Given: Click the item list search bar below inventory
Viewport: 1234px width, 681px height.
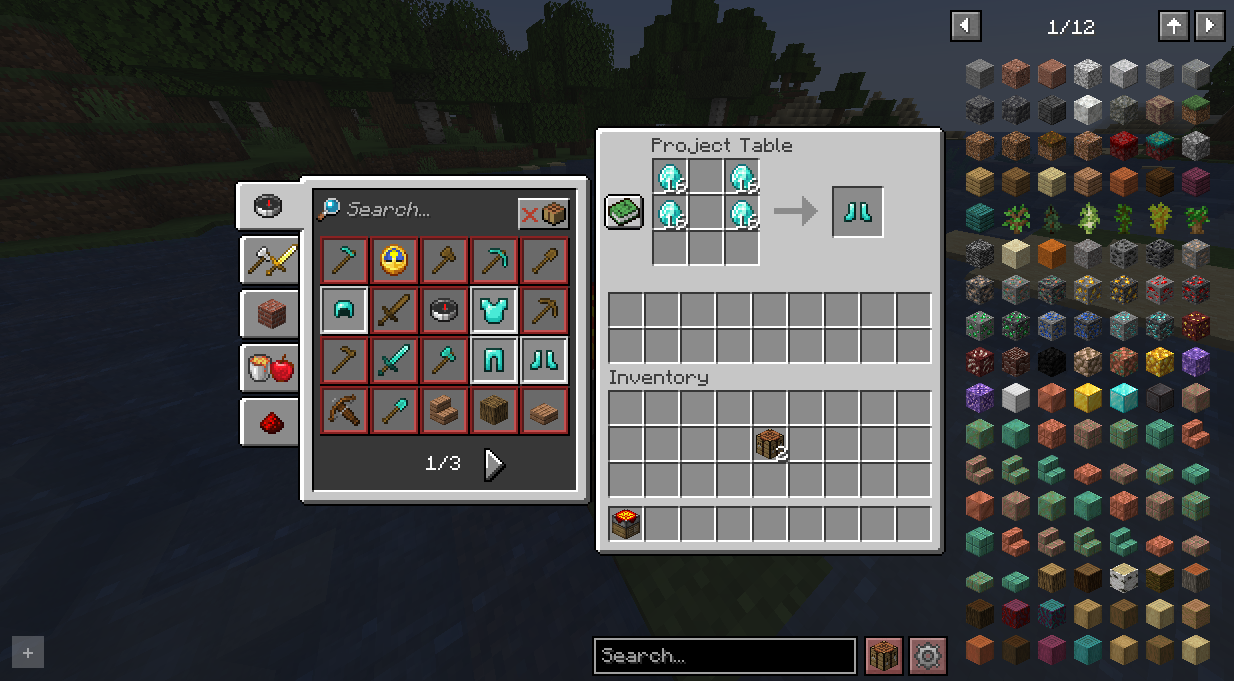Looking at the screenshot, I should (x=724, y=656).
